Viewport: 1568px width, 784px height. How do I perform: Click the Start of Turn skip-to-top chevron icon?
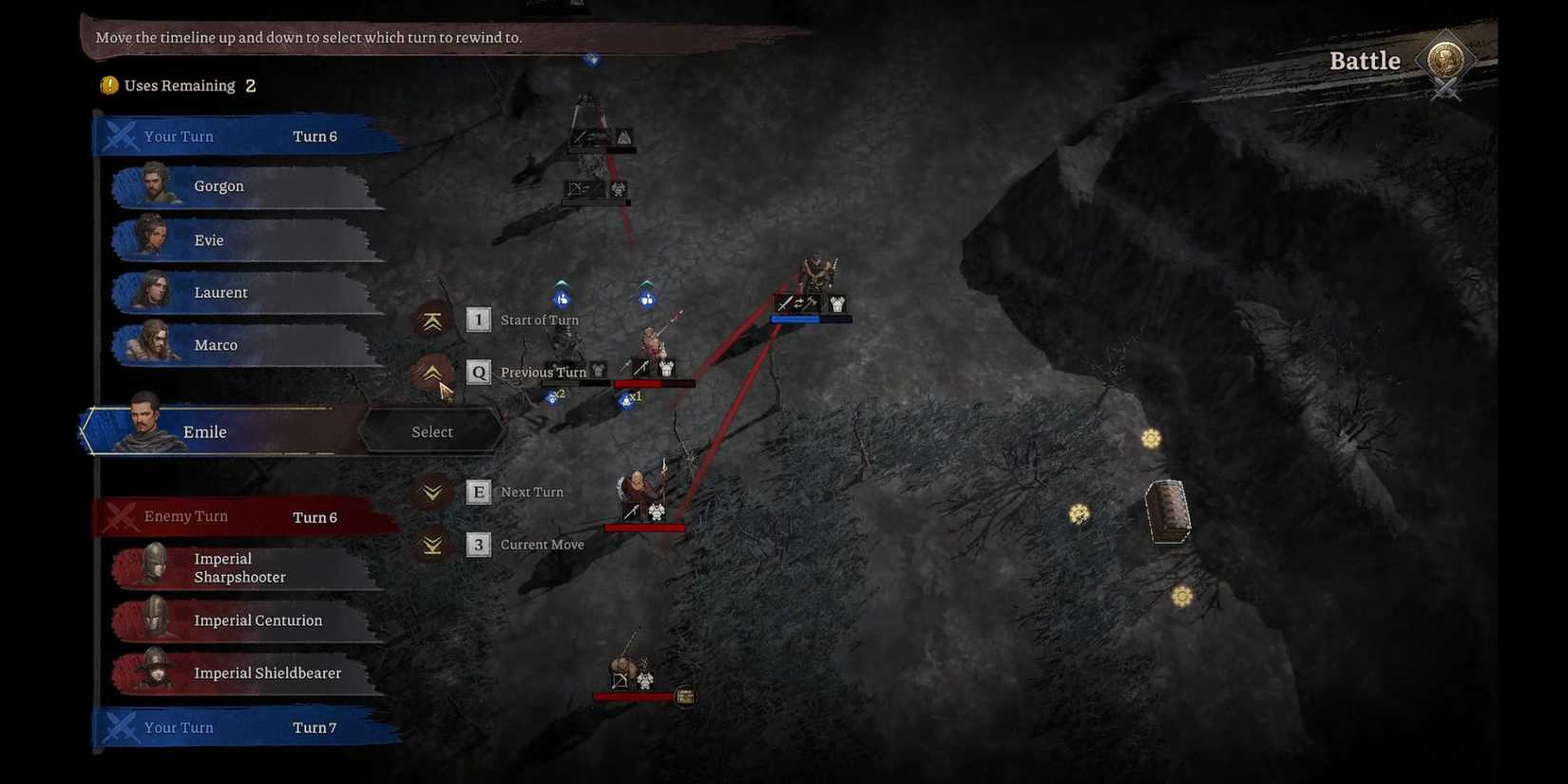[432, 320]
